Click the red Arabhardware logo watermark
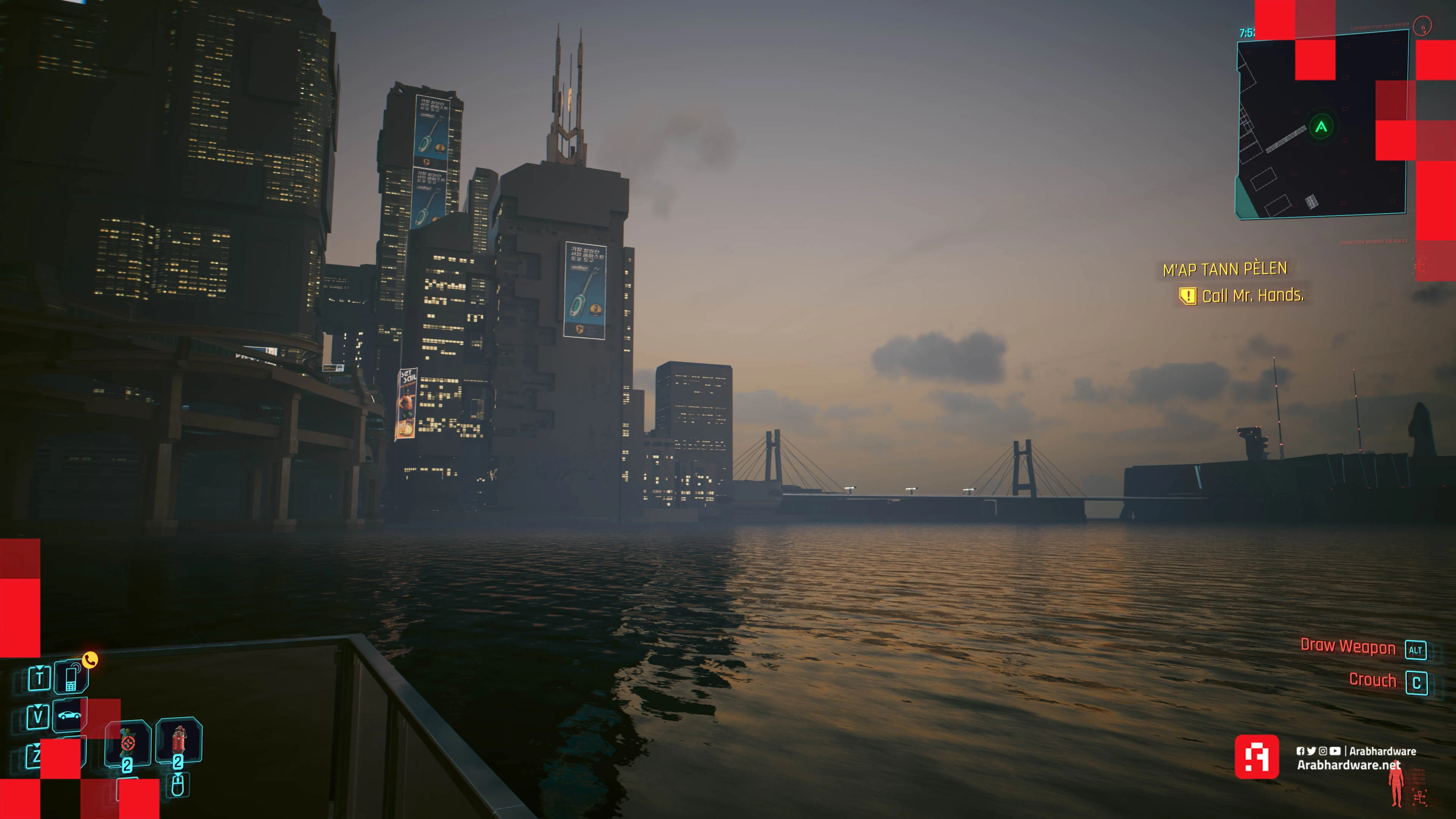Viewport: 1456px width, 819px height. click(1257, 757)
